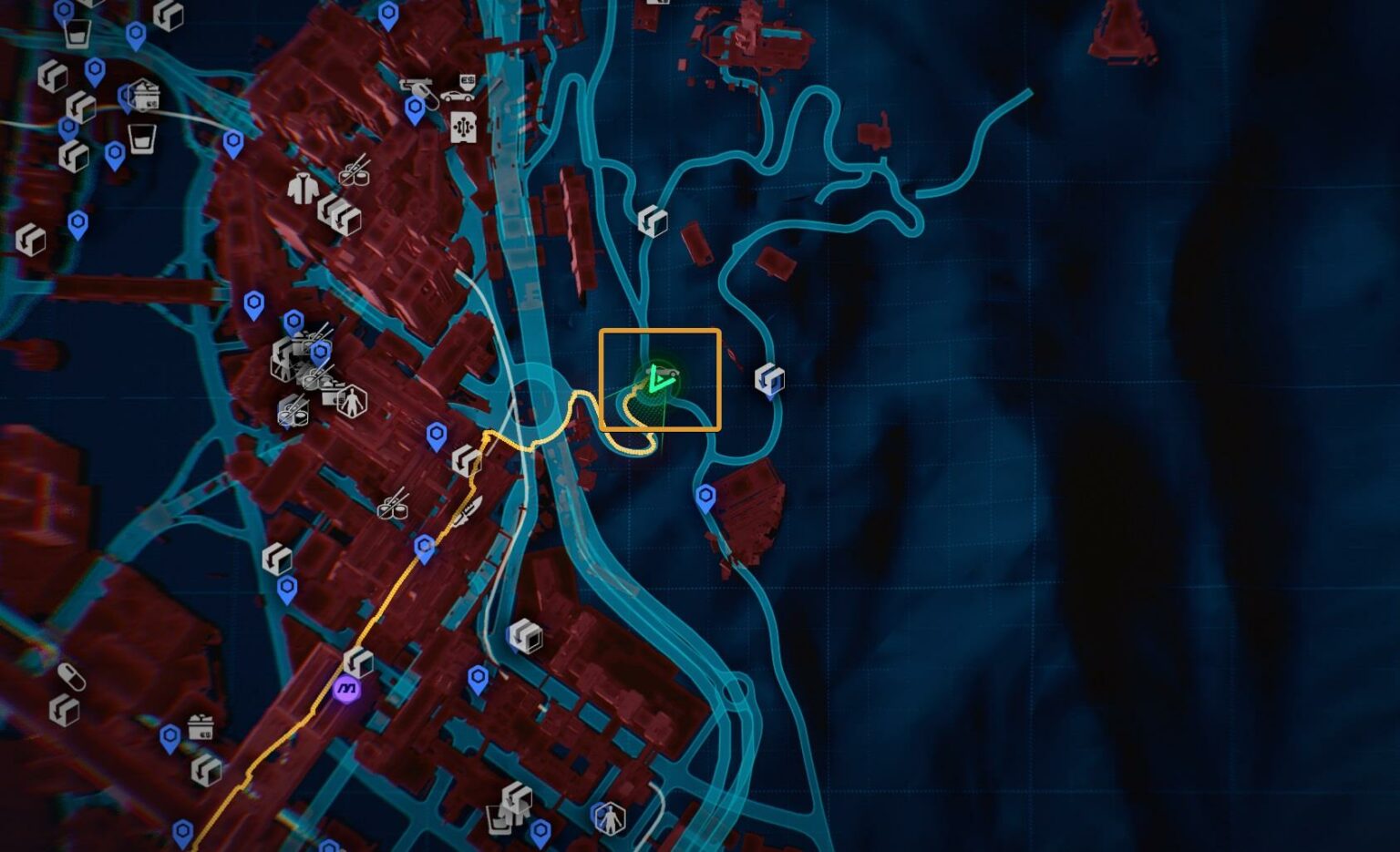Click the car dealer vehicle icon
Image resolution: width=1400 pixels, height=852 pixels.
coord(459,98)
